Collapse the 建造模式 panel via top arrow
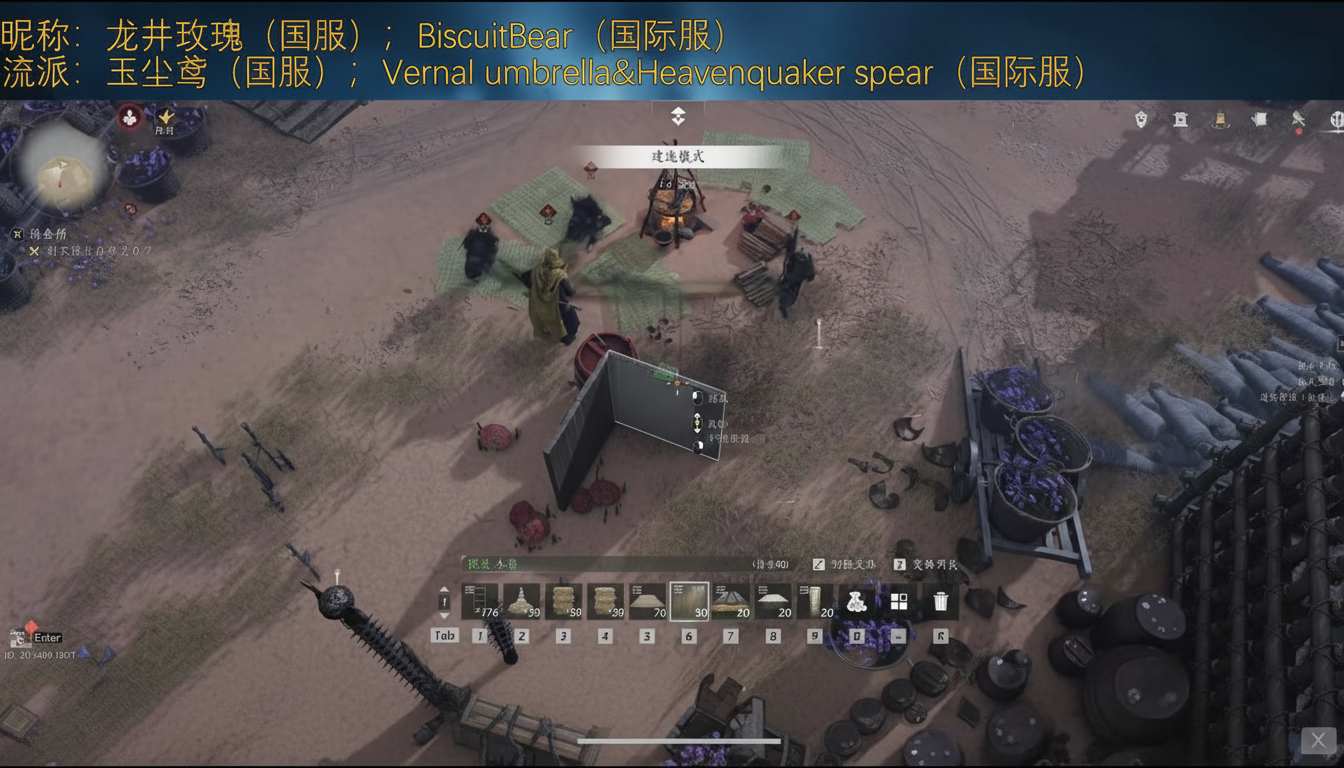Image resolution: width=1344 pixels, height=768 pixels. 677,115
